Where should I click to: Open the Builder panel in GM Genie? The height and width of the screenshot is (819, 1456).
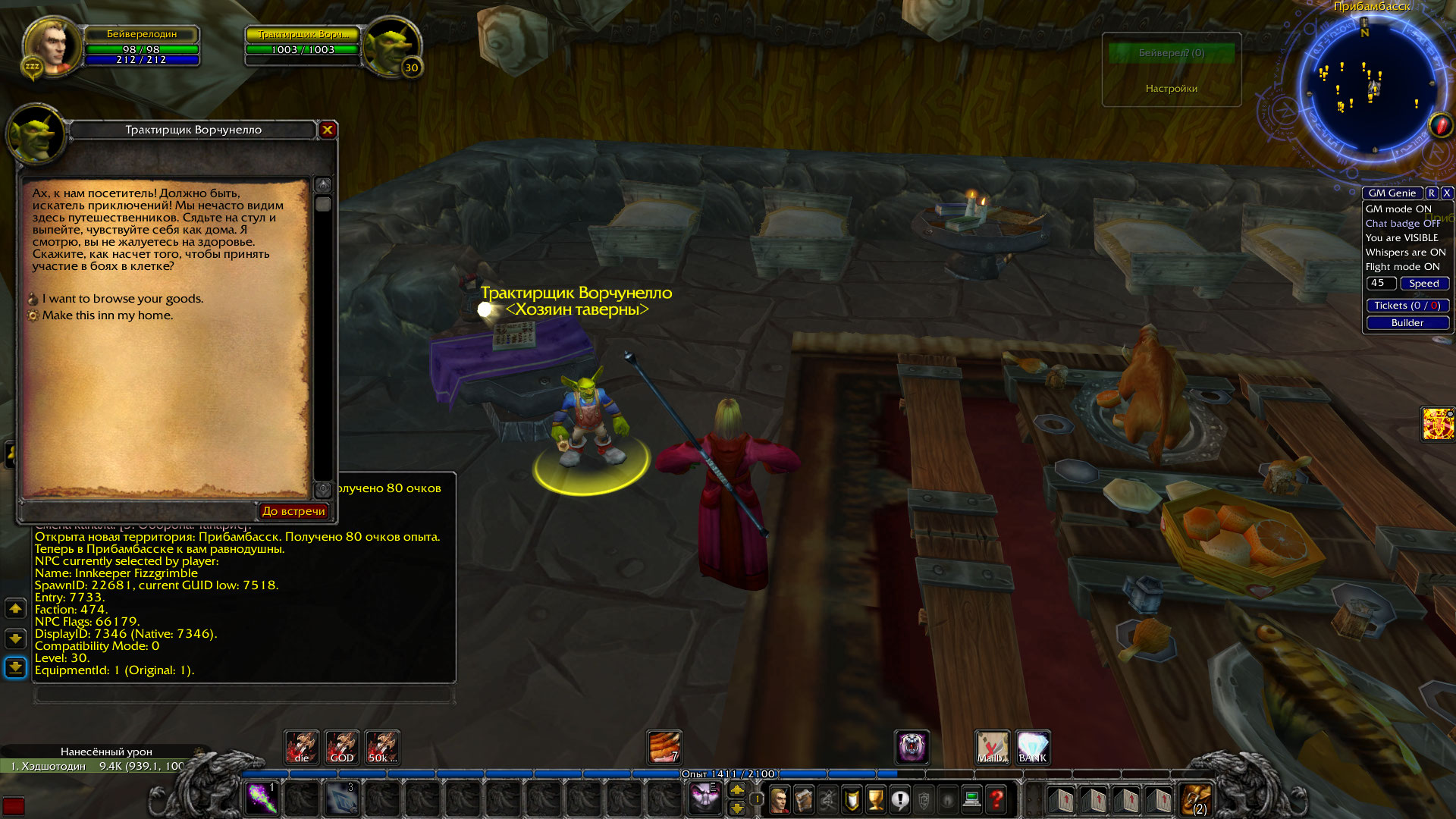(x=1407, y=322)
